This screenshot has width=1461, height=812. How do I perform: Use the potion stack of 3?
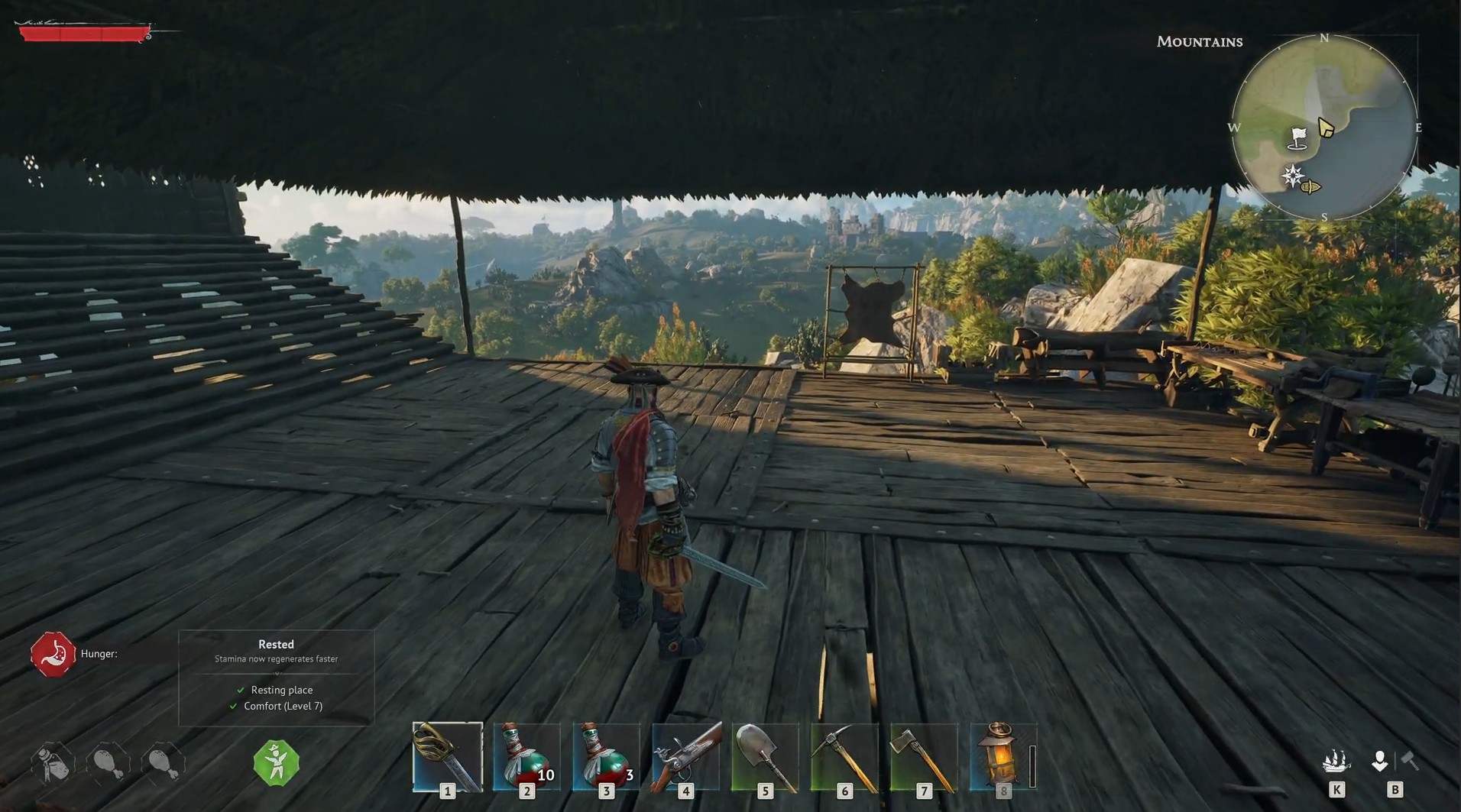click(606, 756)
